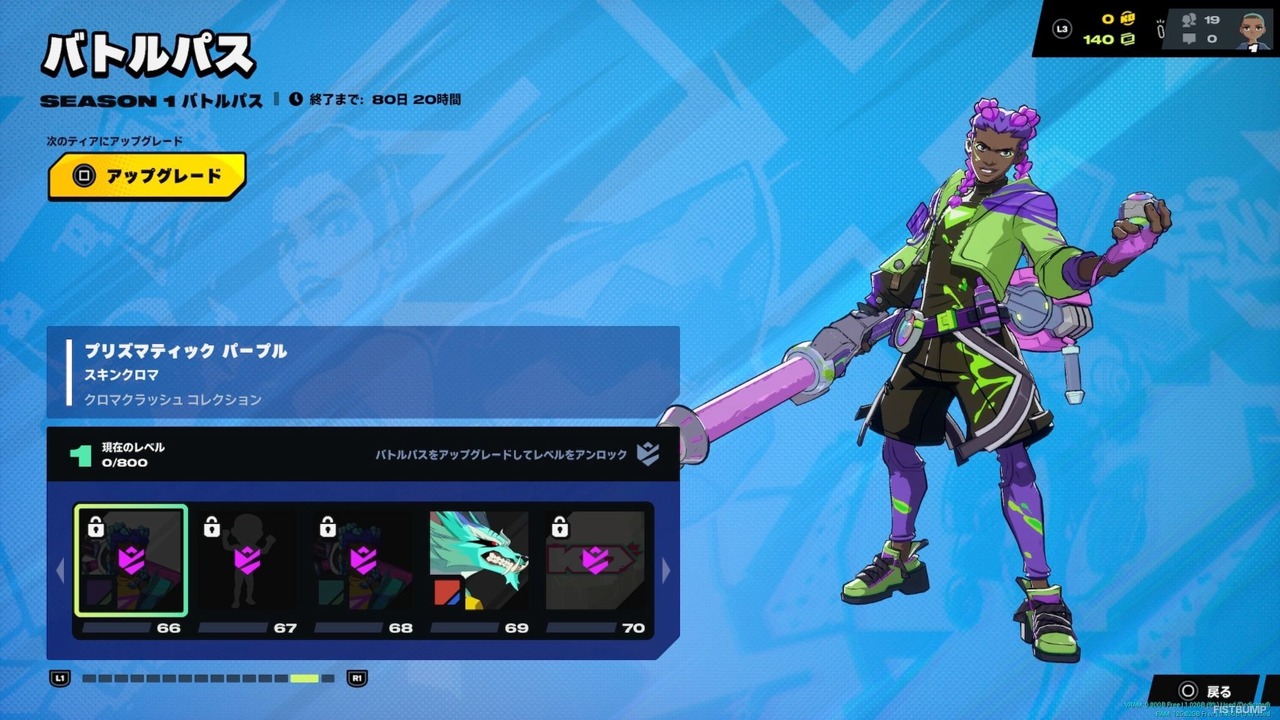Viewport: 1280px width, 720px height.
Task: Open the player profile avatar
Action: pyautogui.click(x=1253, y=29)
